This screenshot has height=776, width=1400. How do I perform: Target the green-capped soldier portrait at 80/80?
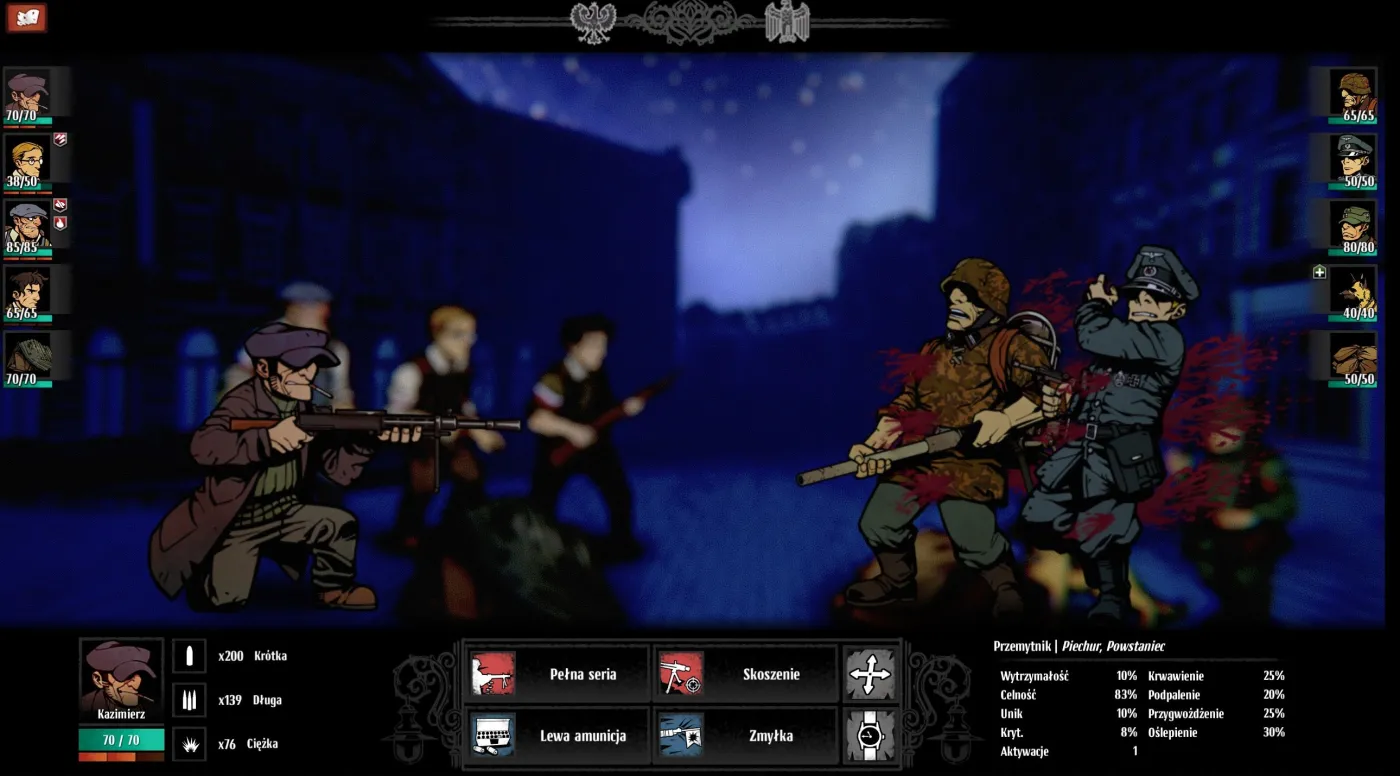(1357, 226)
